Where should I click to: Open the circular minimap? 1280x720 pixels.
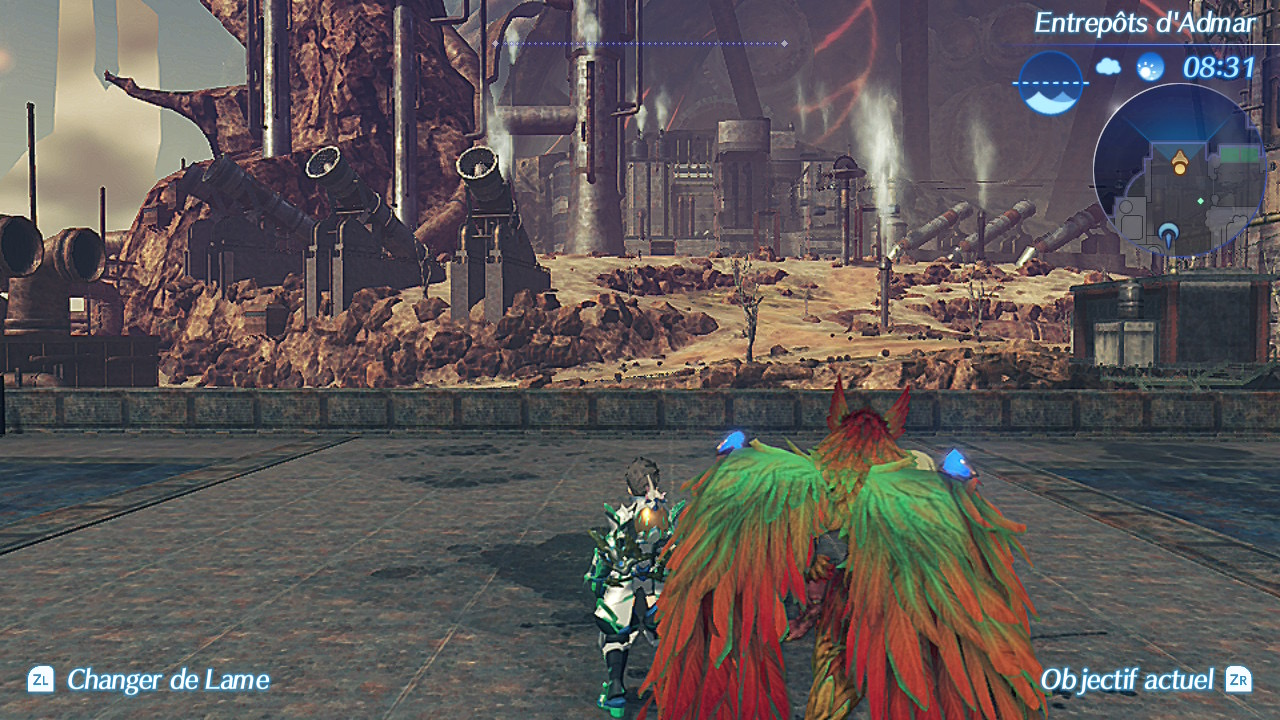point(1179,171)
